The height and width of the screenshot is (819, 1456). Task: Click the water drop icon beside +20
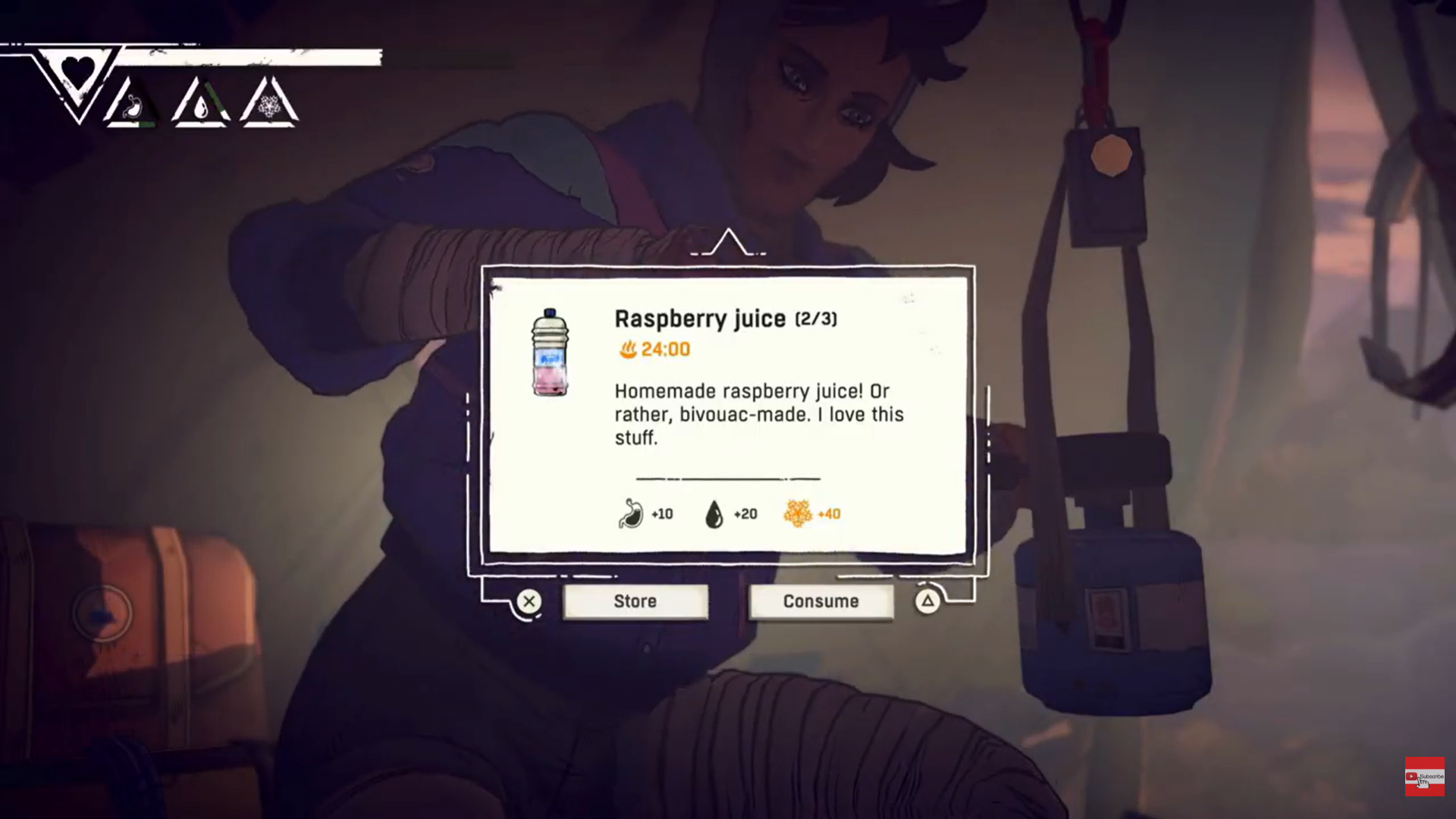[x=714, y=513]
